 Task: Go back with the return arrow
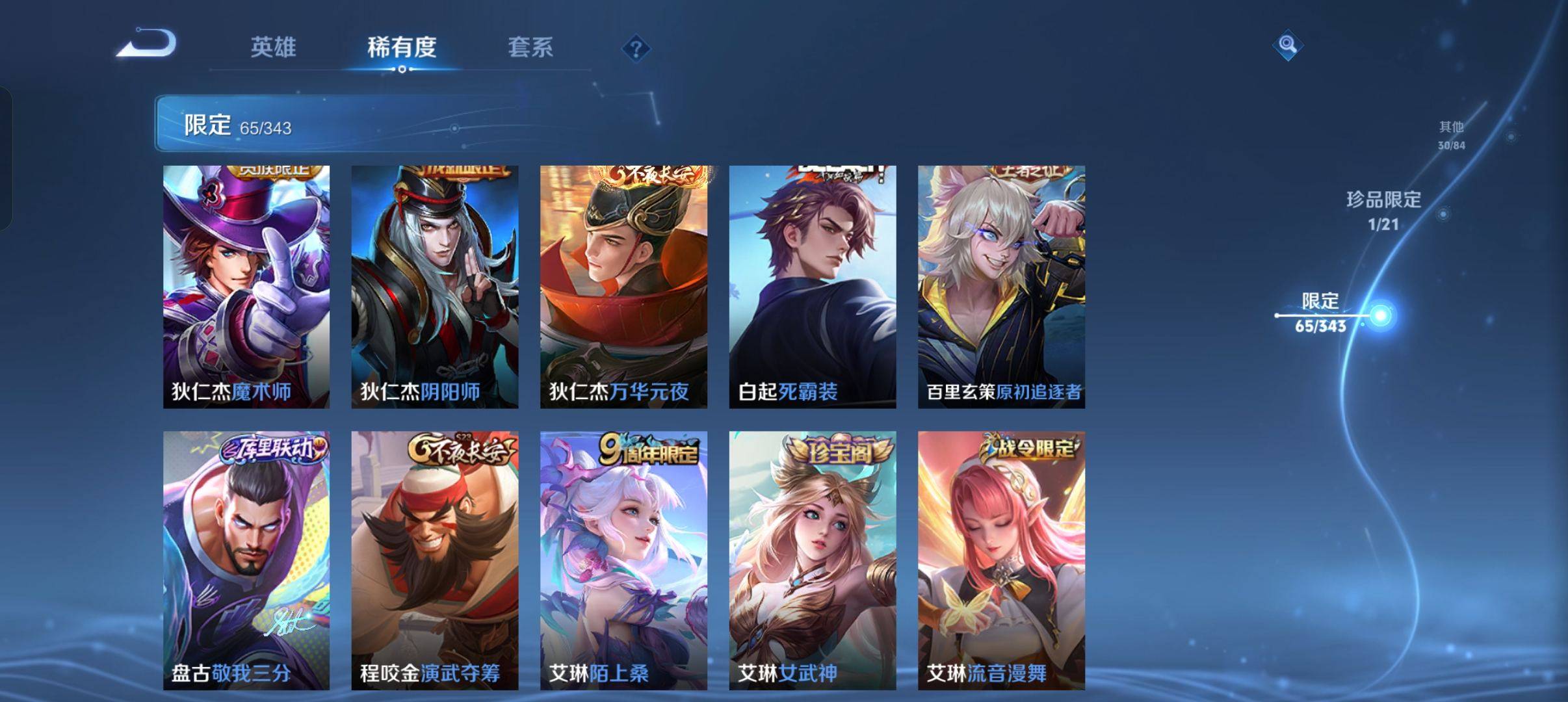pyautogui.click(x=147, y=44)
